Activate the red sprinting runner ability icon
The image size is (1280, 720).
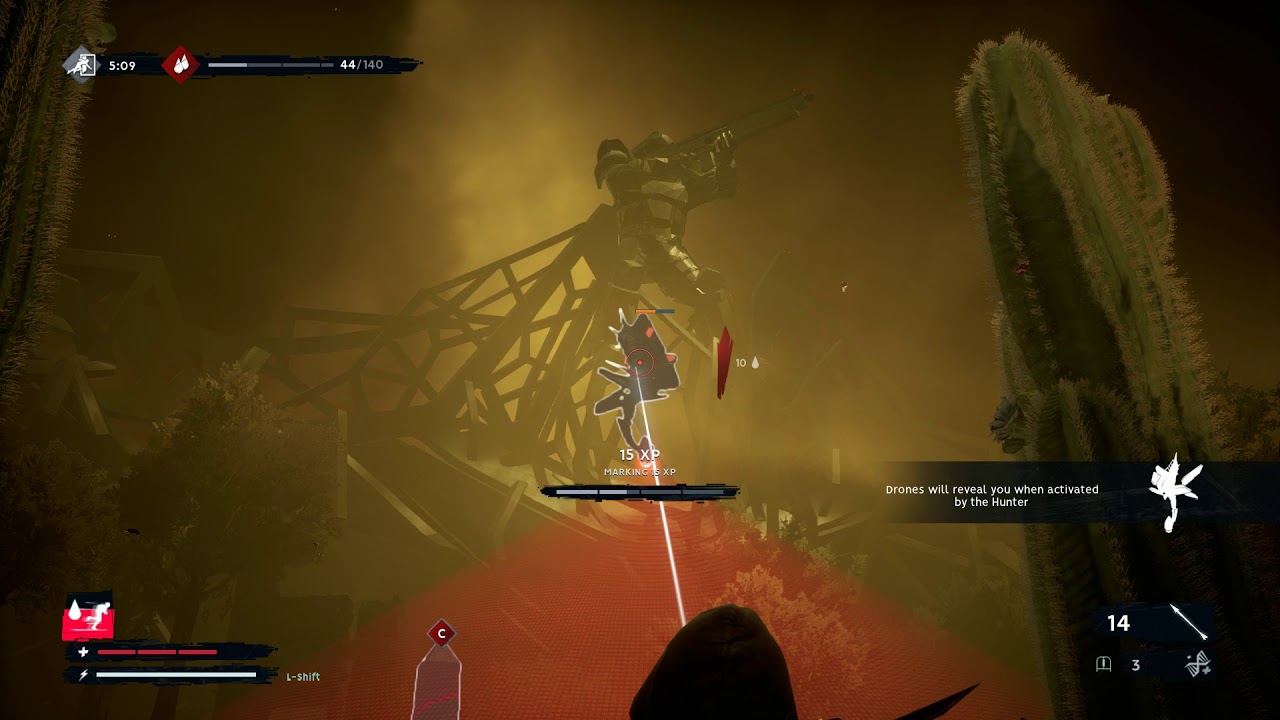point(88,619)
